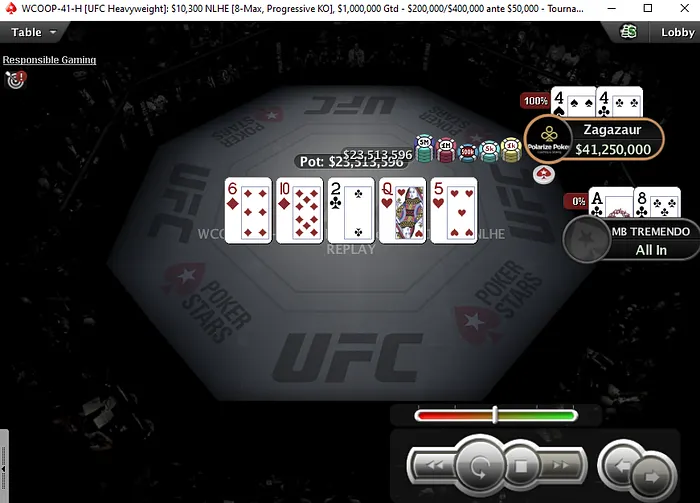Viewport: 700px width, 503px height.
Task: Rewind the hand replay
Action: (432, 465)
